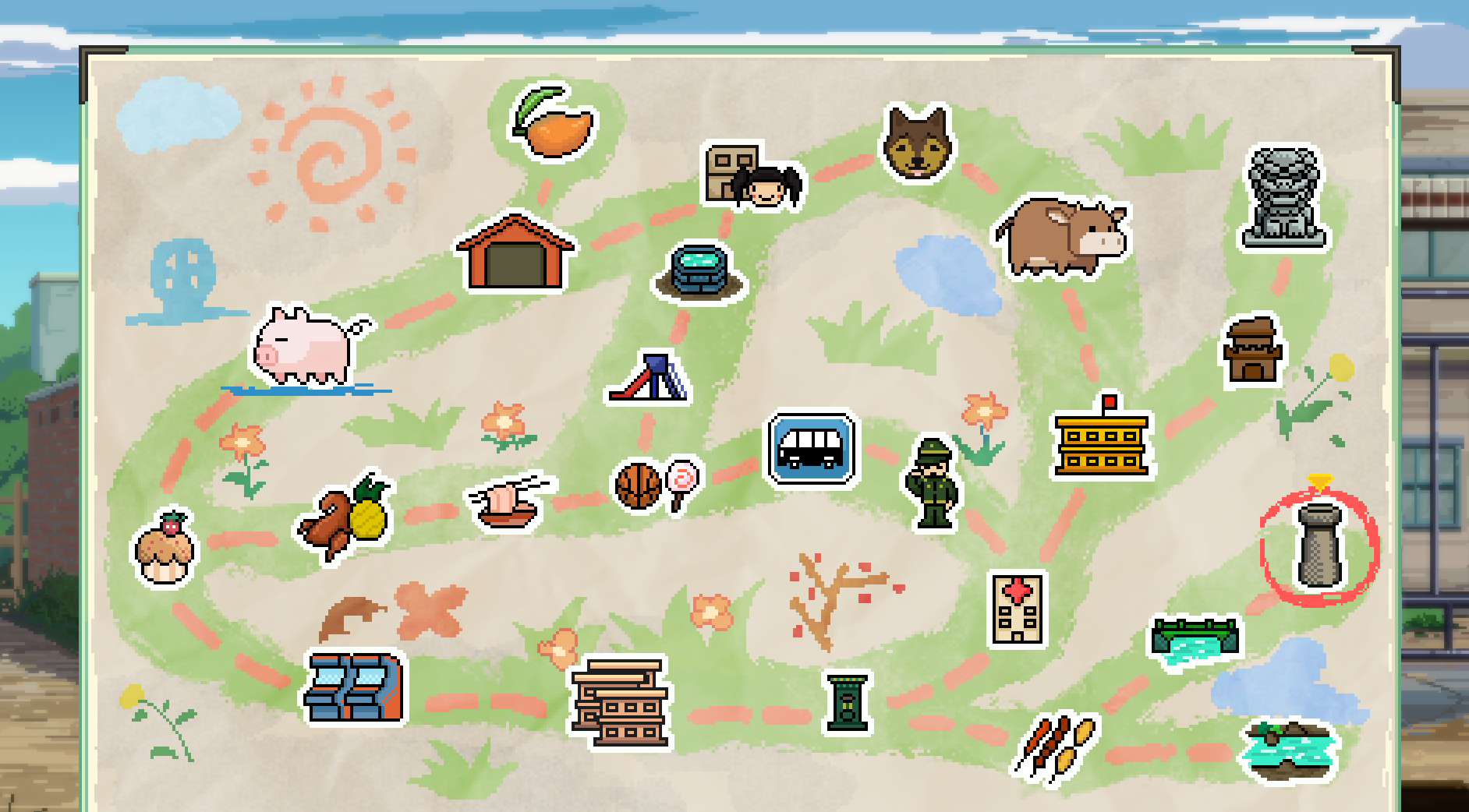Choose the noodle bowl location
Image resolution: width=1469 pixels, height=812 pixels.
coord(508,503)
